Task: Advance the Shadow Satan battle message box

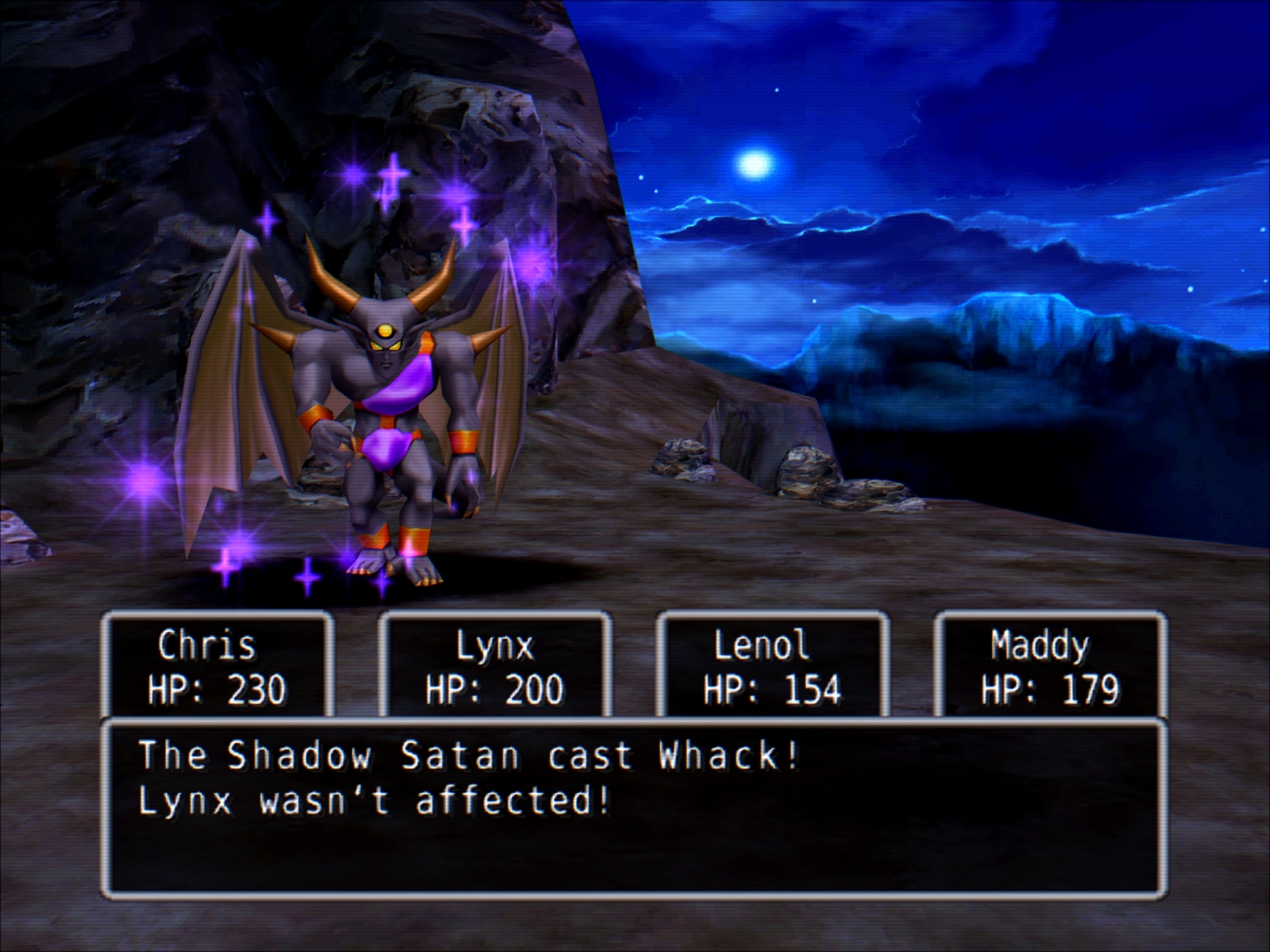Action: click(635, 806)
